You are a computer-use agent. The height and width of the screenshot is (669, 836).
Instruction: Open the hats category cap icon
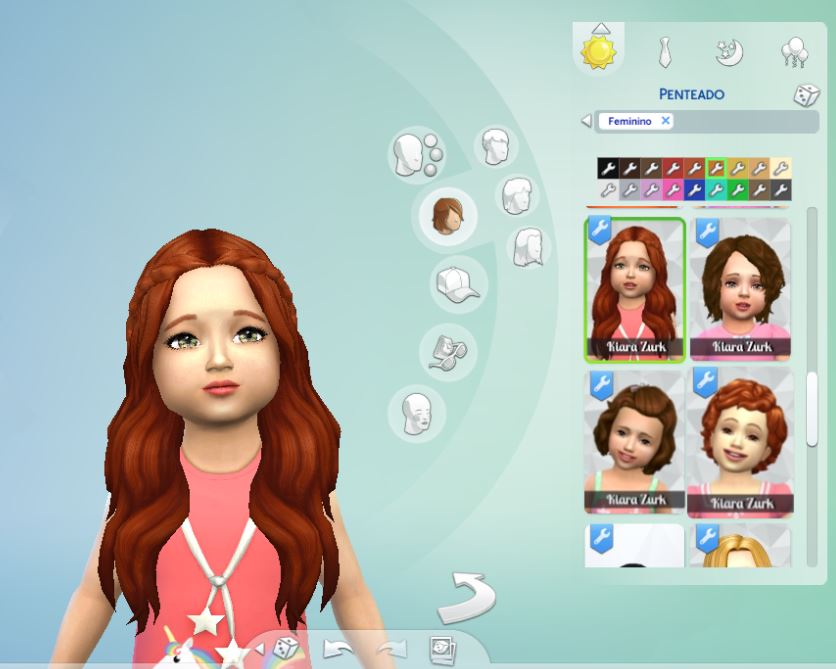[x=457, y=284]
